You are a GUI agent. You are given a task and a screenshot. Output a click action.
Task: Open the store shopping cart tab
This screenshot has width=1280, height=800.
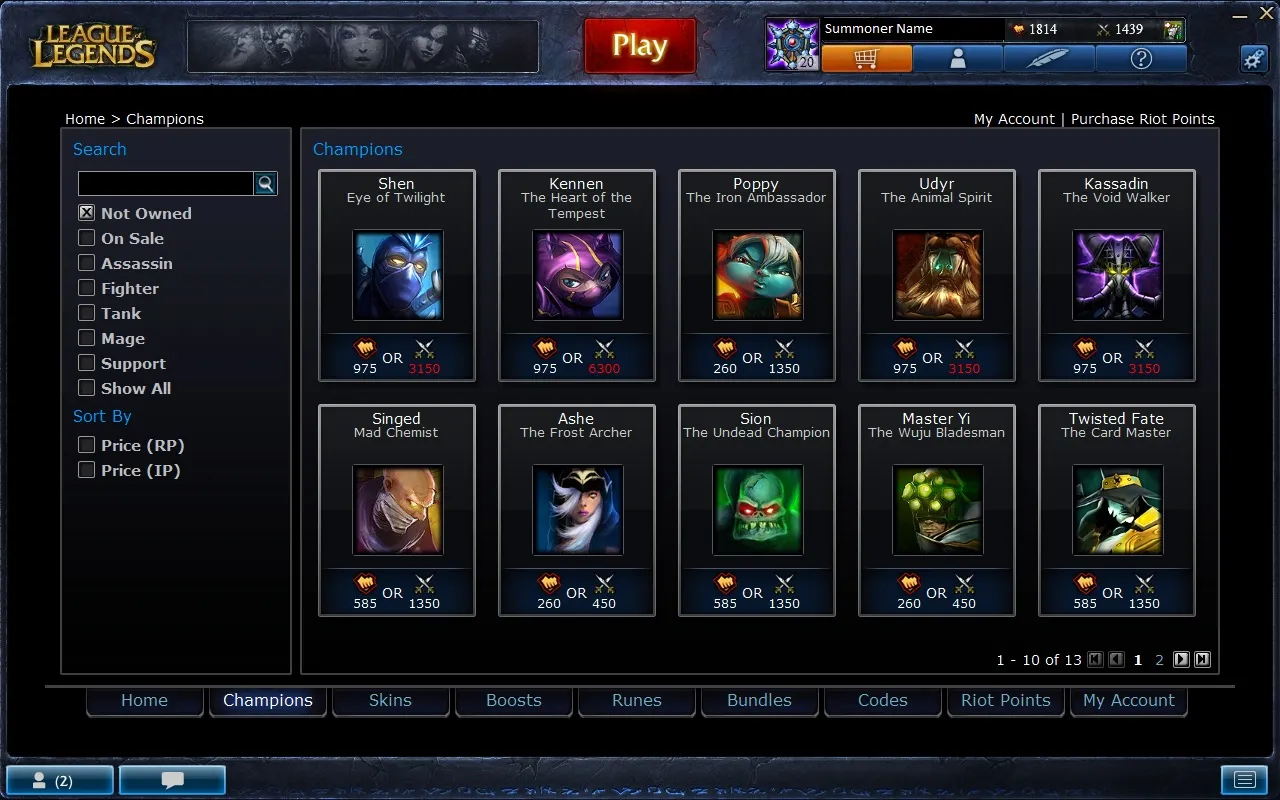coord(866,59)
